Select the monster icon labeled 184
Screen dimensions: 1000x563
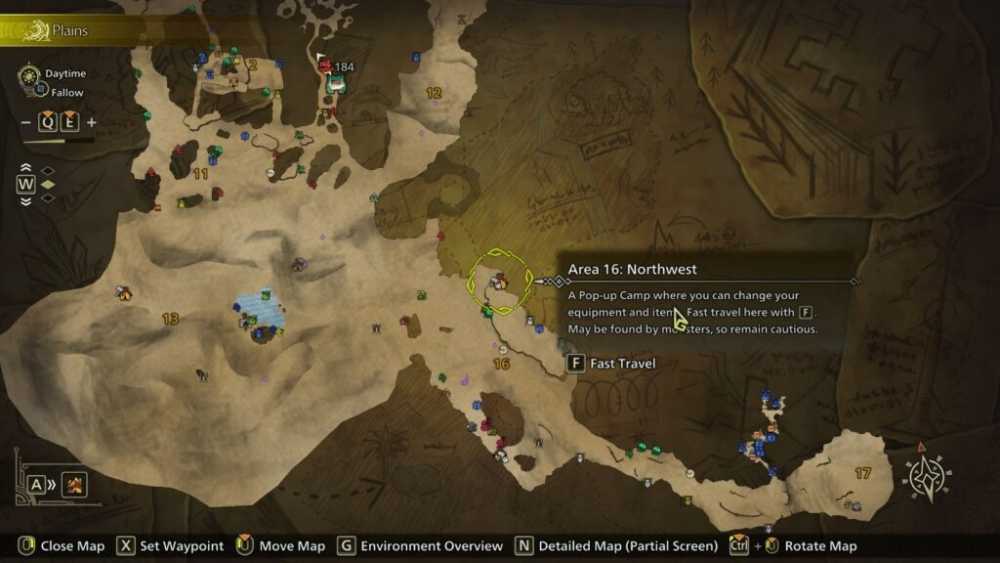click(326, 66)
